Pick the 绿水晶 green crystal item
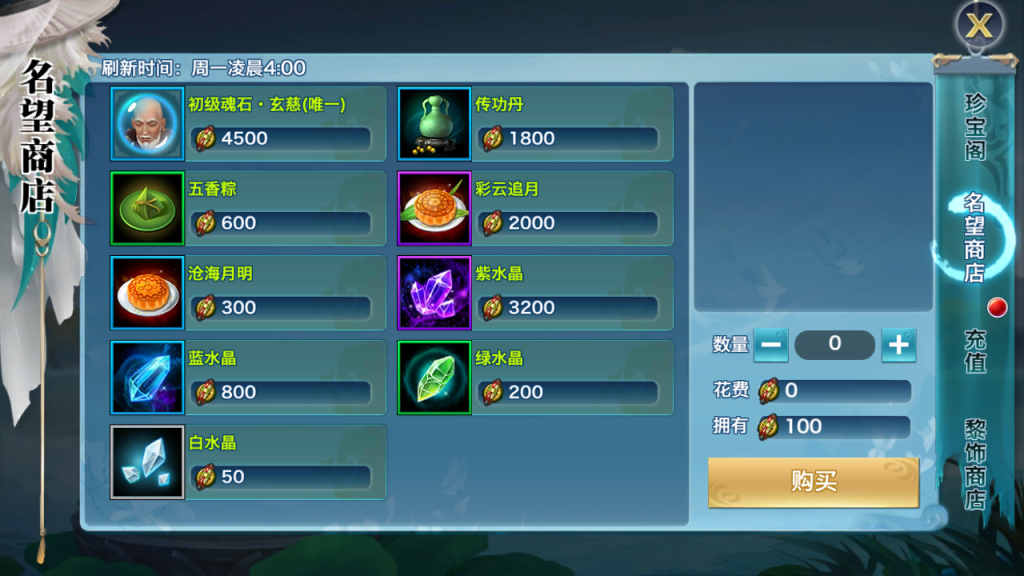Image resolution: width=1024 pixels, height=576 pixels. [434, 377]
